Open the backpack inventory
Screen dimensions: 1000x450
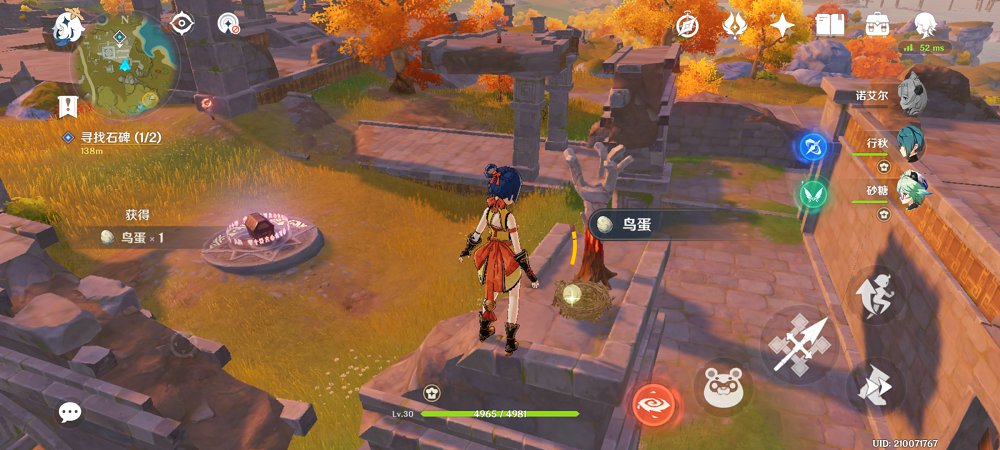coord(878,24)
